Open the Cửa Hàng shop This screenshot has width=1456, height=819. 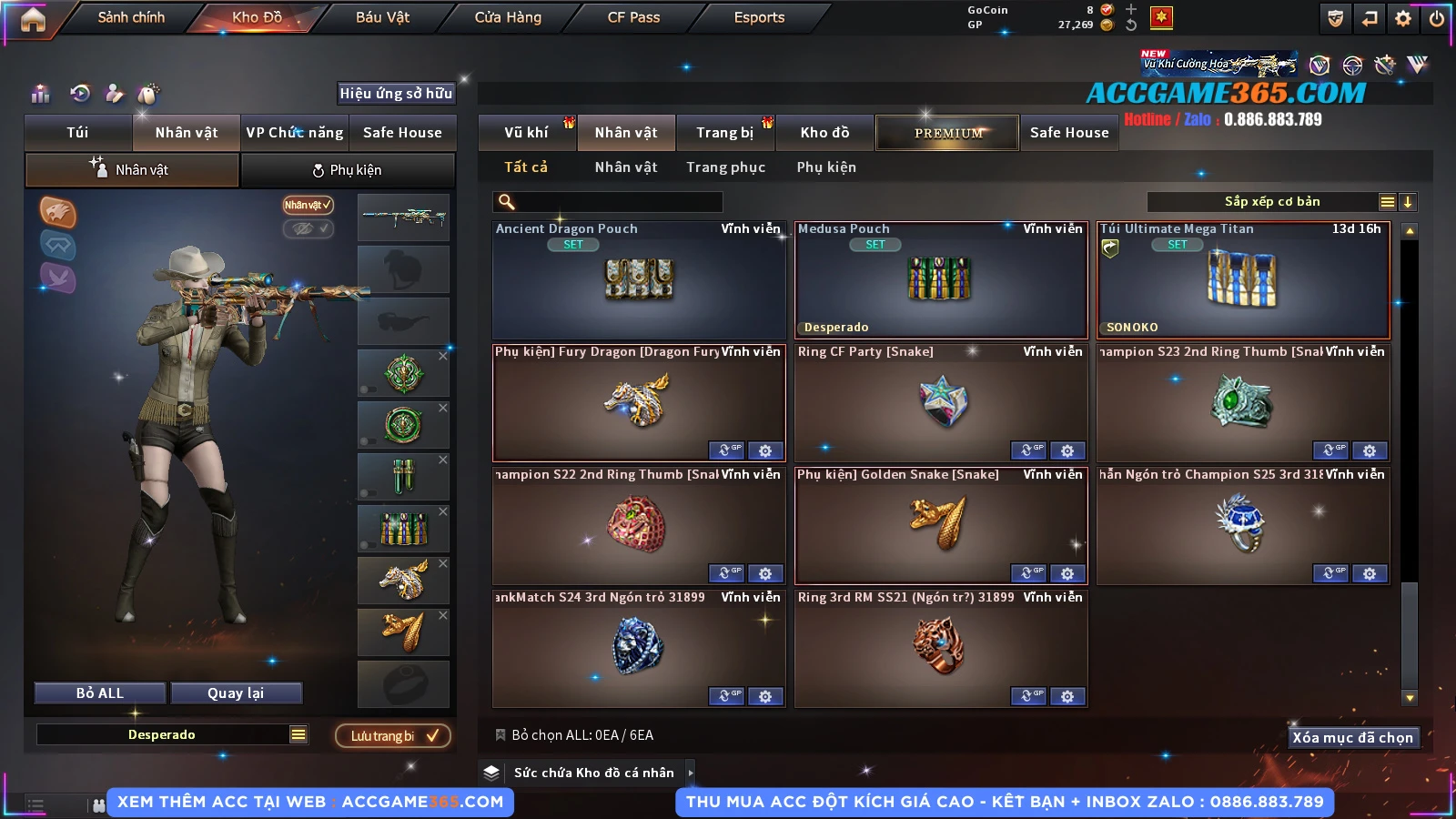[x=508, y=18]
